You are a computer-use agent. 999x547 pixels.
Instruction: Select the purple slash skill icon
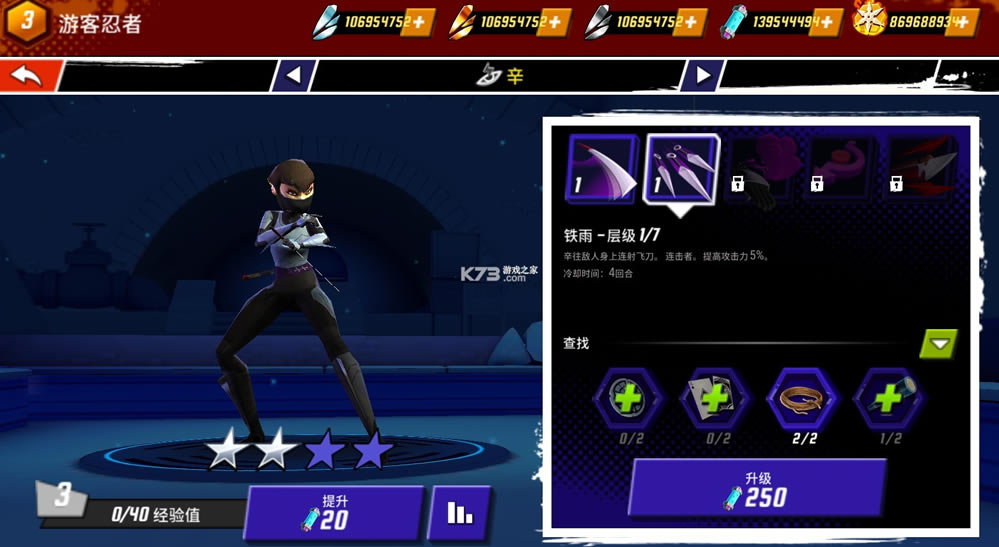tap(602, 168)
